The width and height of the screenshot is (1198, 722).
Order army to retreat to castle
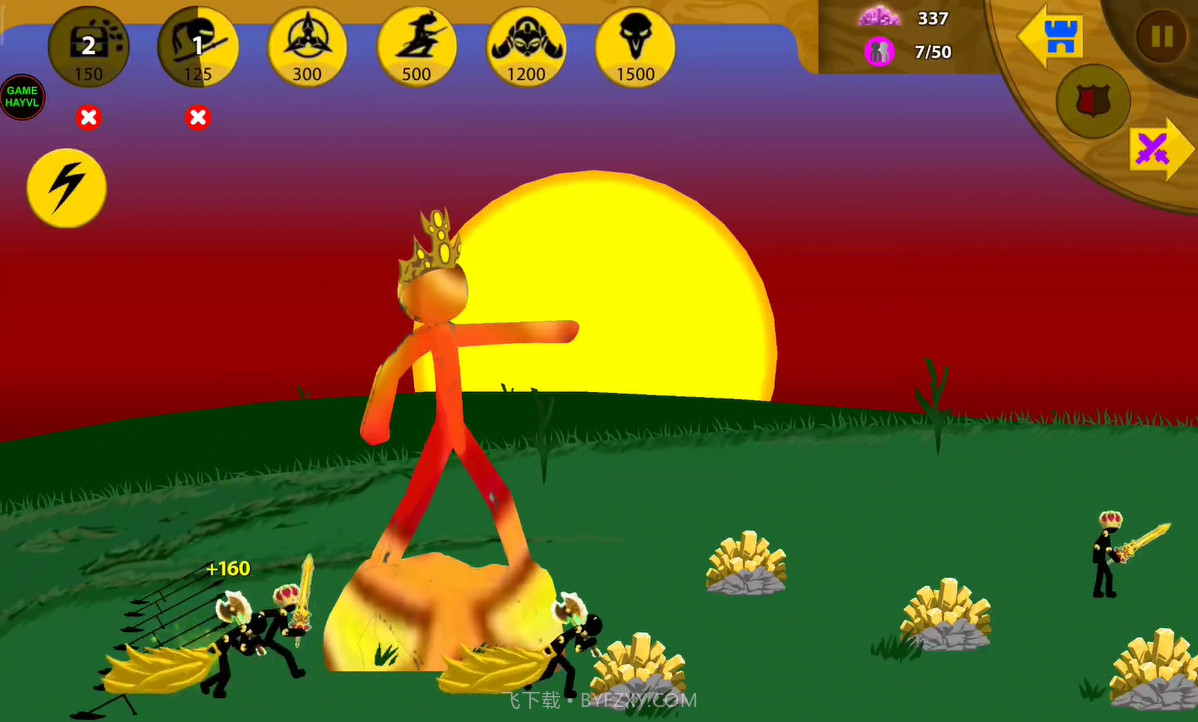(1052, 37)
